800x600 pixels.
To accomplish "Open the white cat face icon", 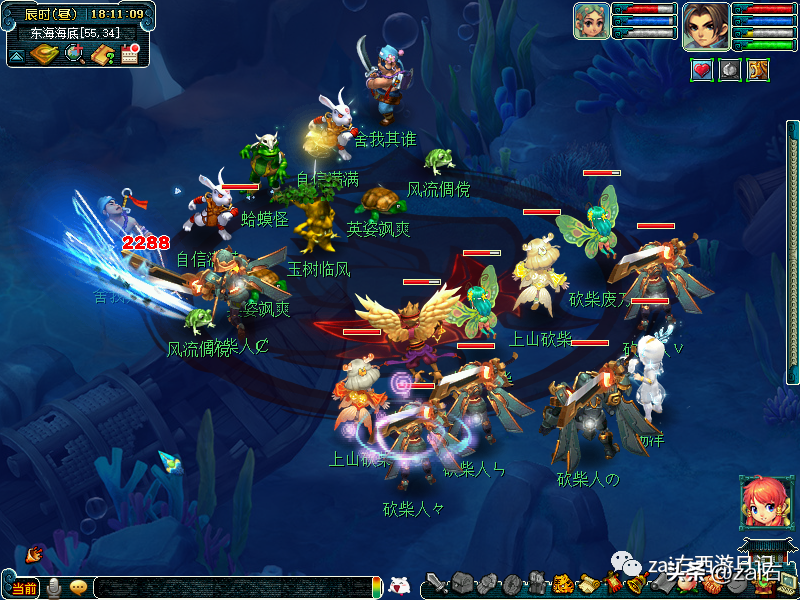I will coord(399,587).
